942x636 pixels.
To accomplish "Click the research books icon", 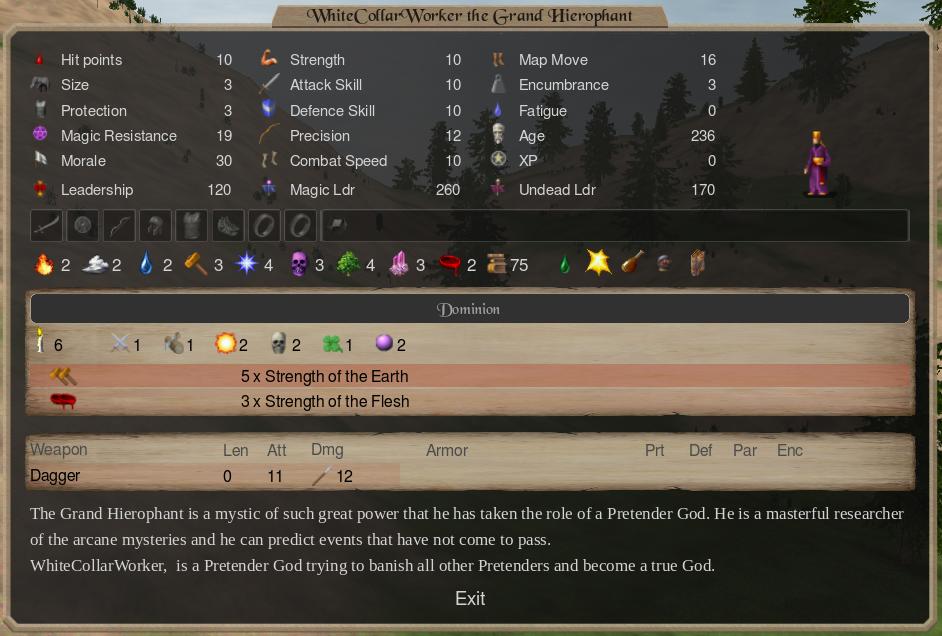I will click(496, 264).
